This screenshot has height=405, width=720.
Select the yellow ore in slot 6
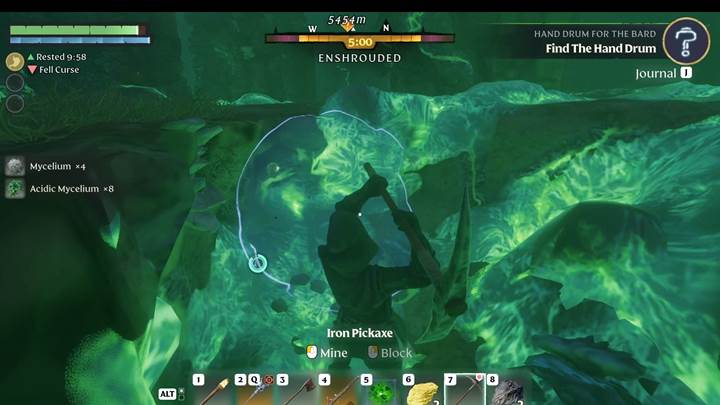422,391
